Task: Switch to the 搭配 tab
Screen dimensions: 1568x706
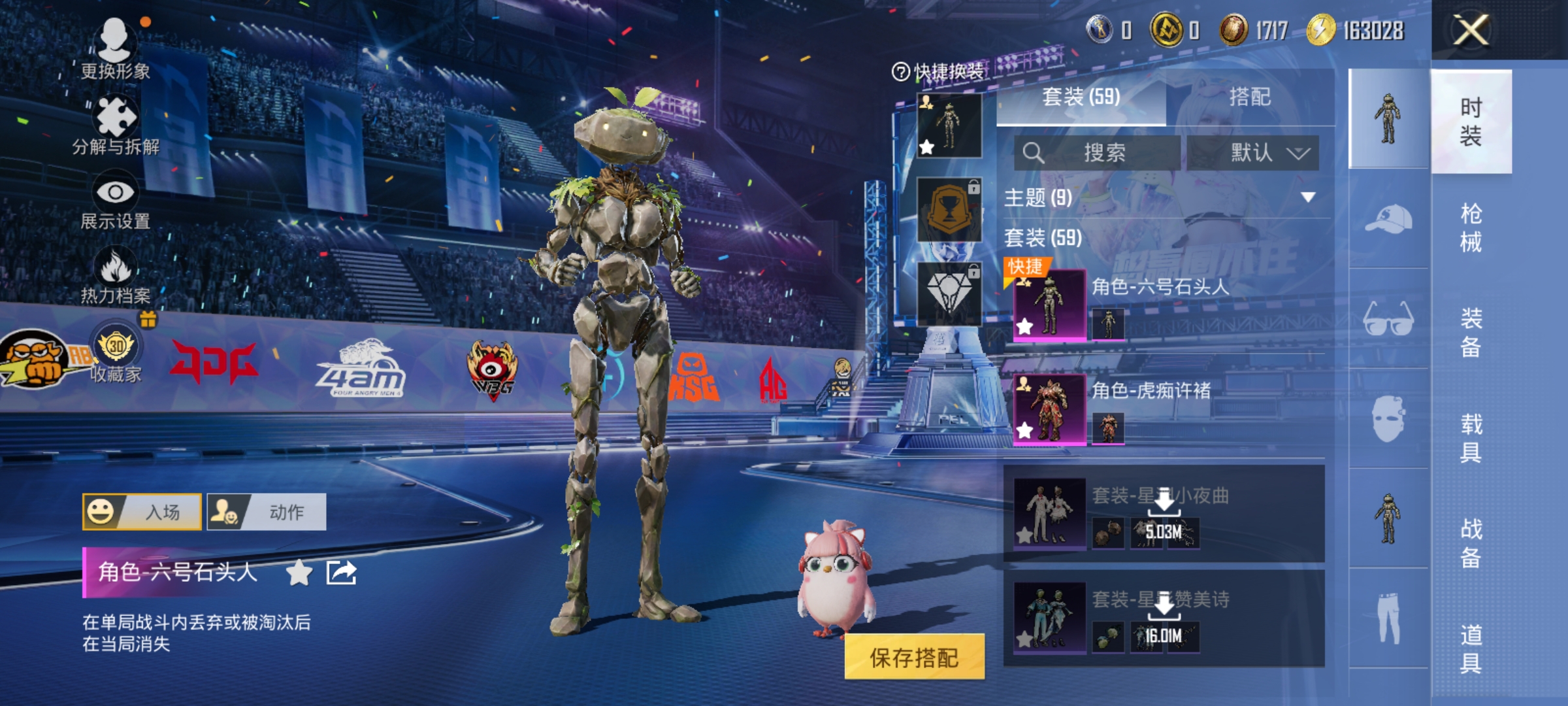Action: (1249, 97)
